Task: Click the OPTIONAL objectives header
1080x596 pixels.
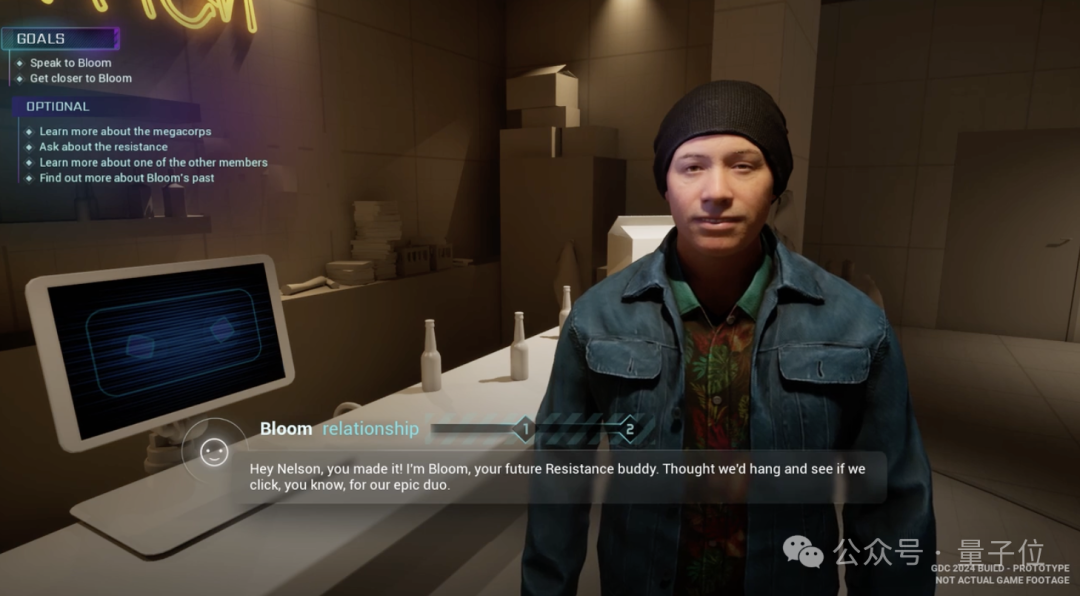Action: click(x=57, y=106)
